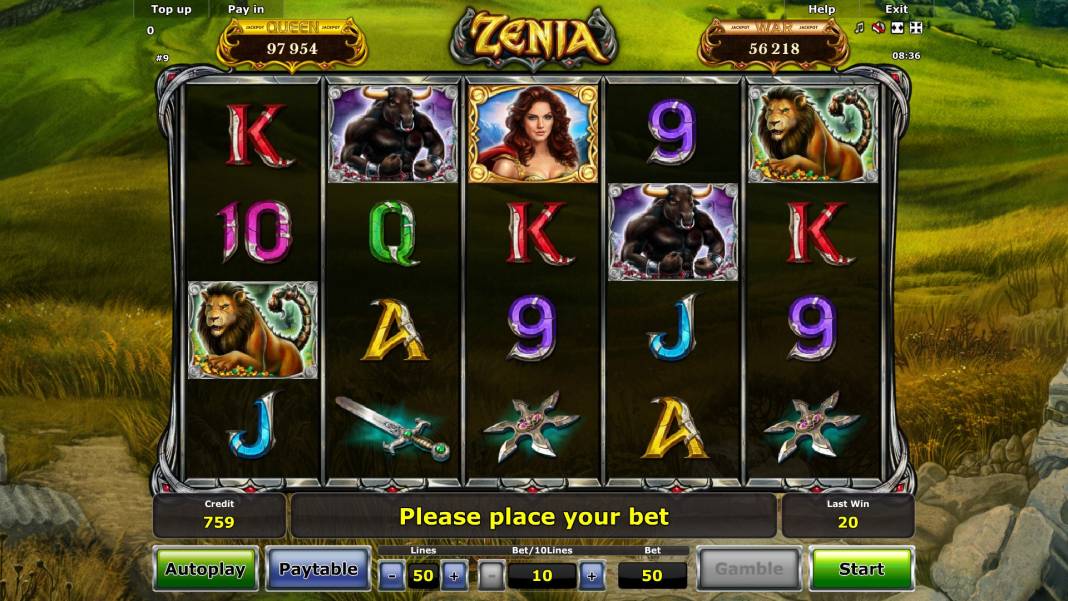Viewport: 1068px width, 601px height.
Task: Enable Autoplay mode
Action: coord(205,569)
